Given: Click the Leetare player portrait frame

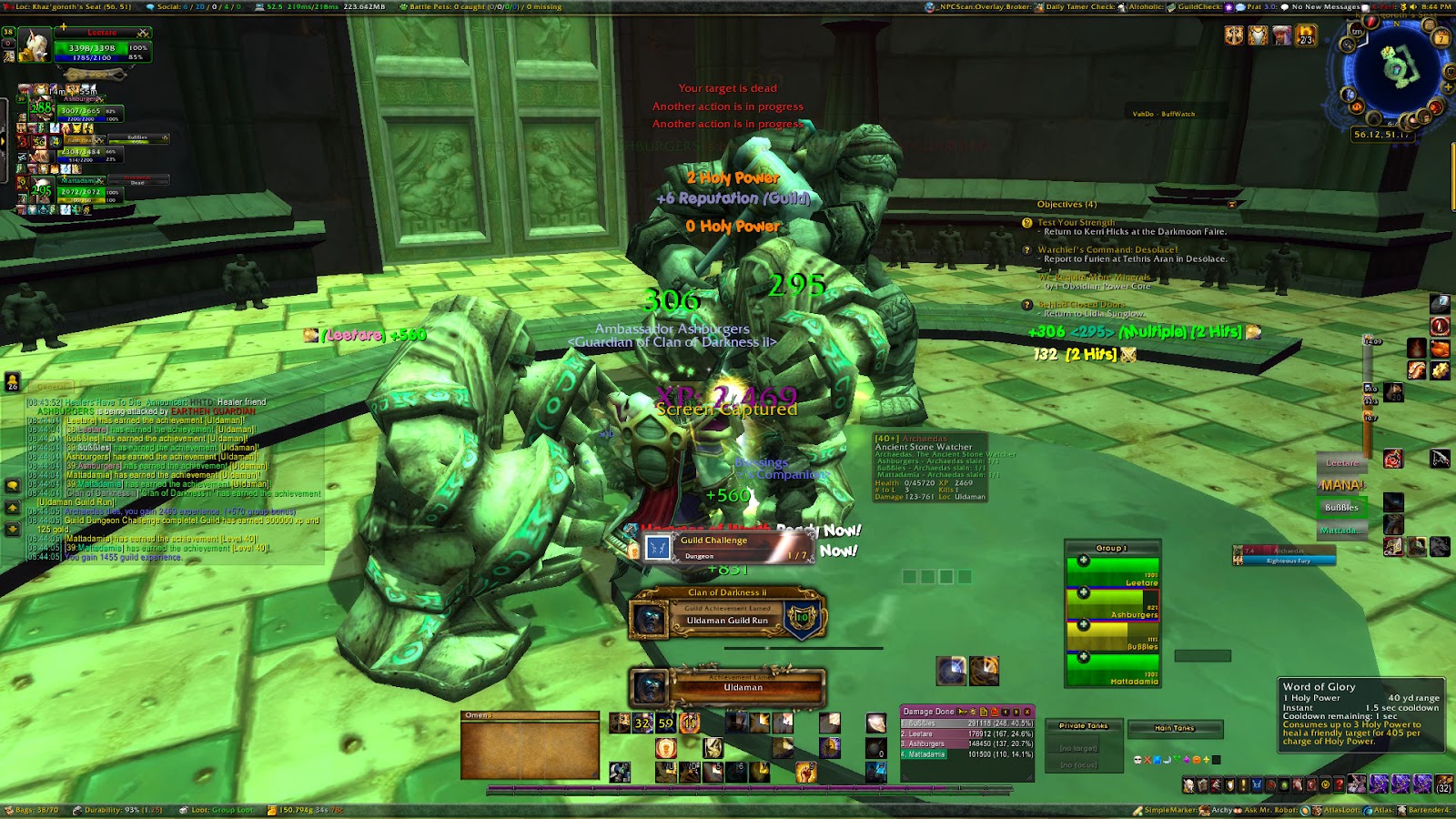Looking at the screenshot, I should click(x=35, y=45).
